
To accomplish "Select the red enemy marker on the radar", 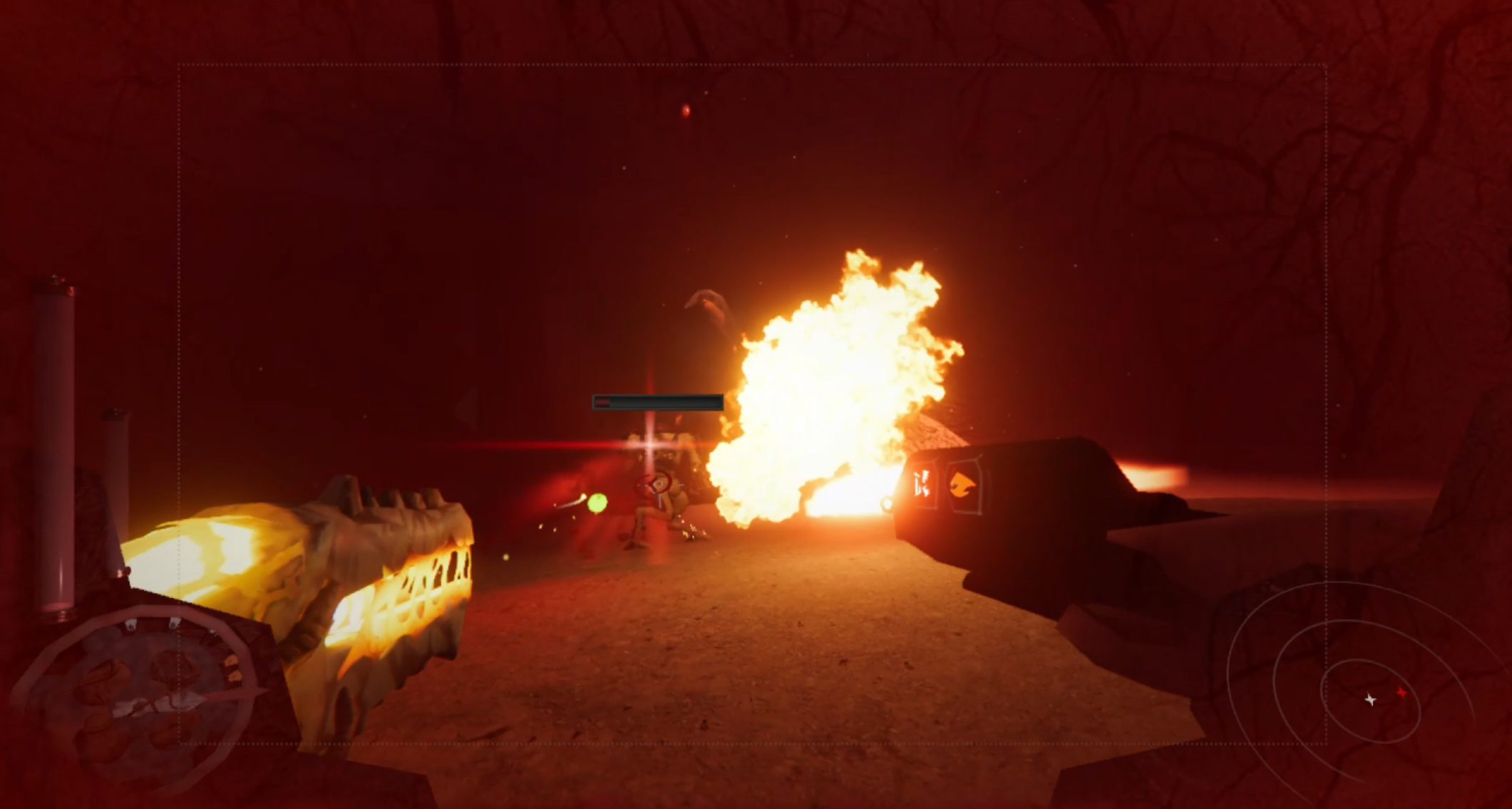I will click(x=1402, y=692).
